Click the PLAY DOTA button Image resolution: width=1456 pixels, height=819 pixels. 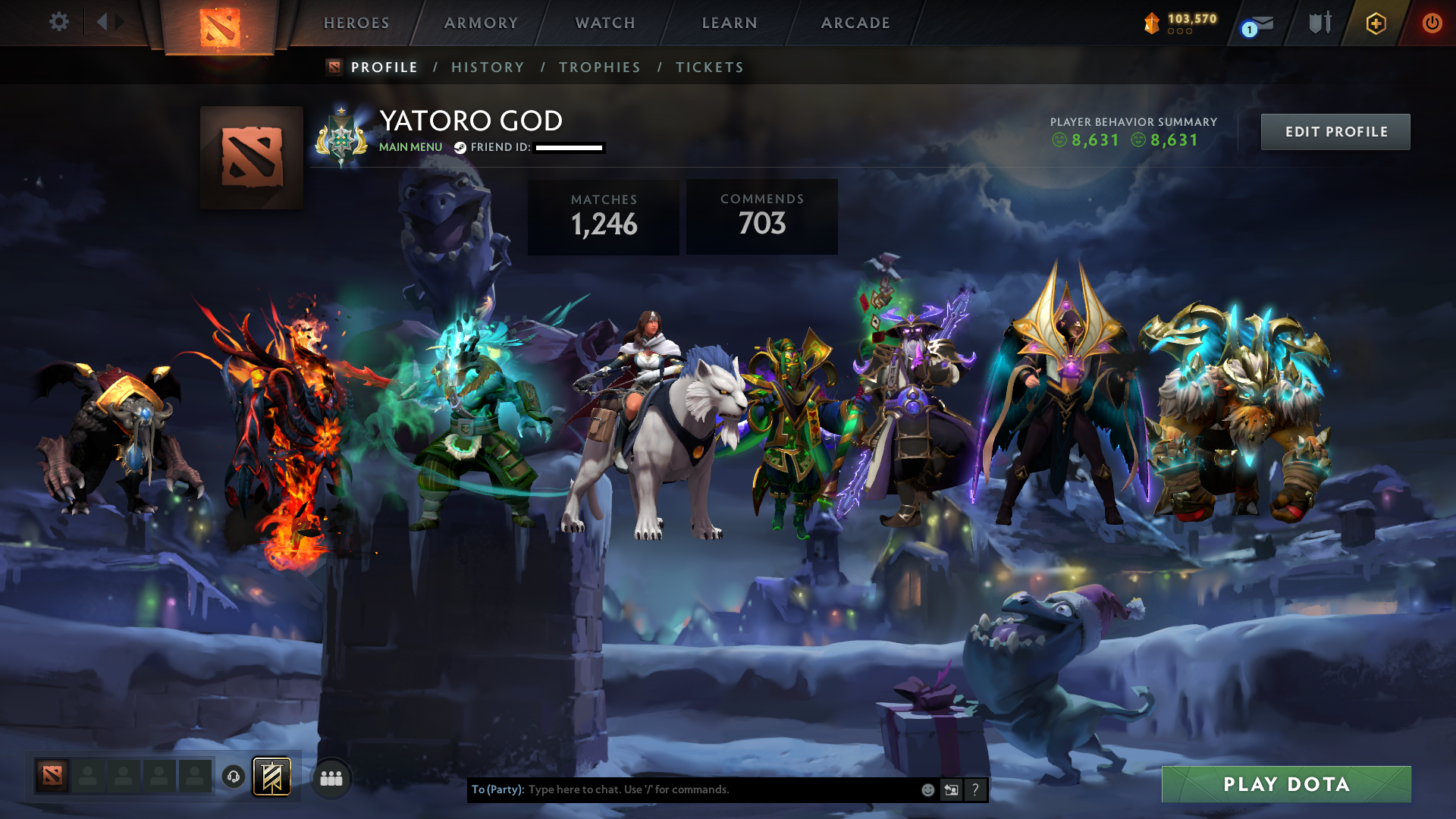(x=1285, y=785)
